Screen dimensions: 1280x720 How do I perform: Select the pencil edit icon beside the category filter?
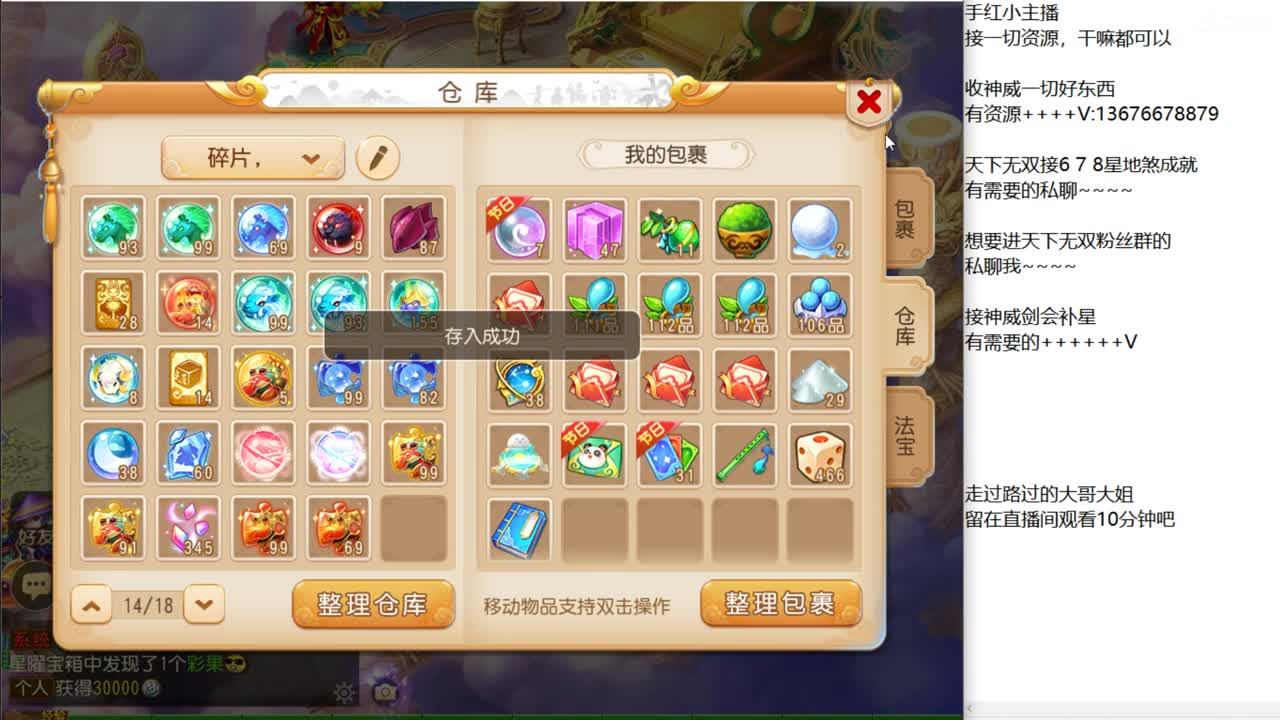(x=378, y=158)
